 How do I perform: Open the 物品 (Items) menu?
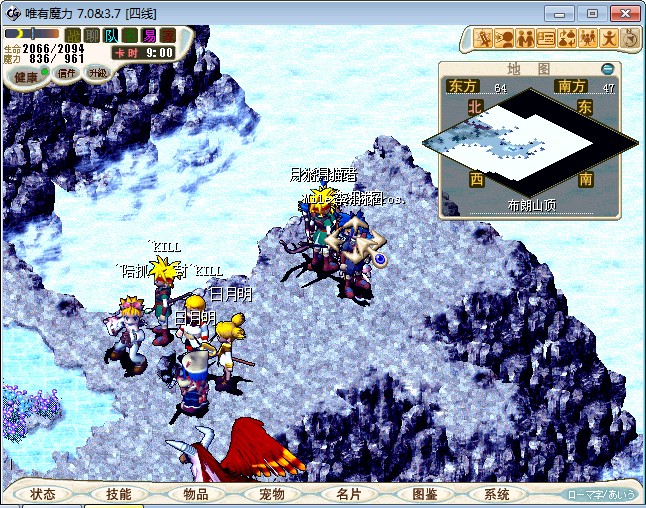(x=195, y=494)
